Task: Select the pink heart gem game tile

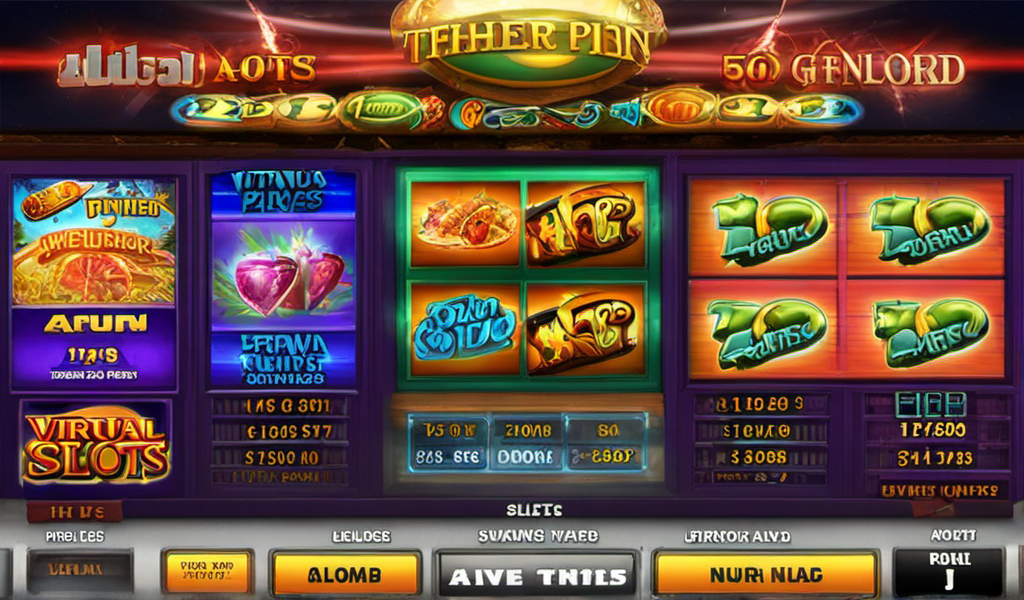Action: pyautogui.click(x=269, y=279)
